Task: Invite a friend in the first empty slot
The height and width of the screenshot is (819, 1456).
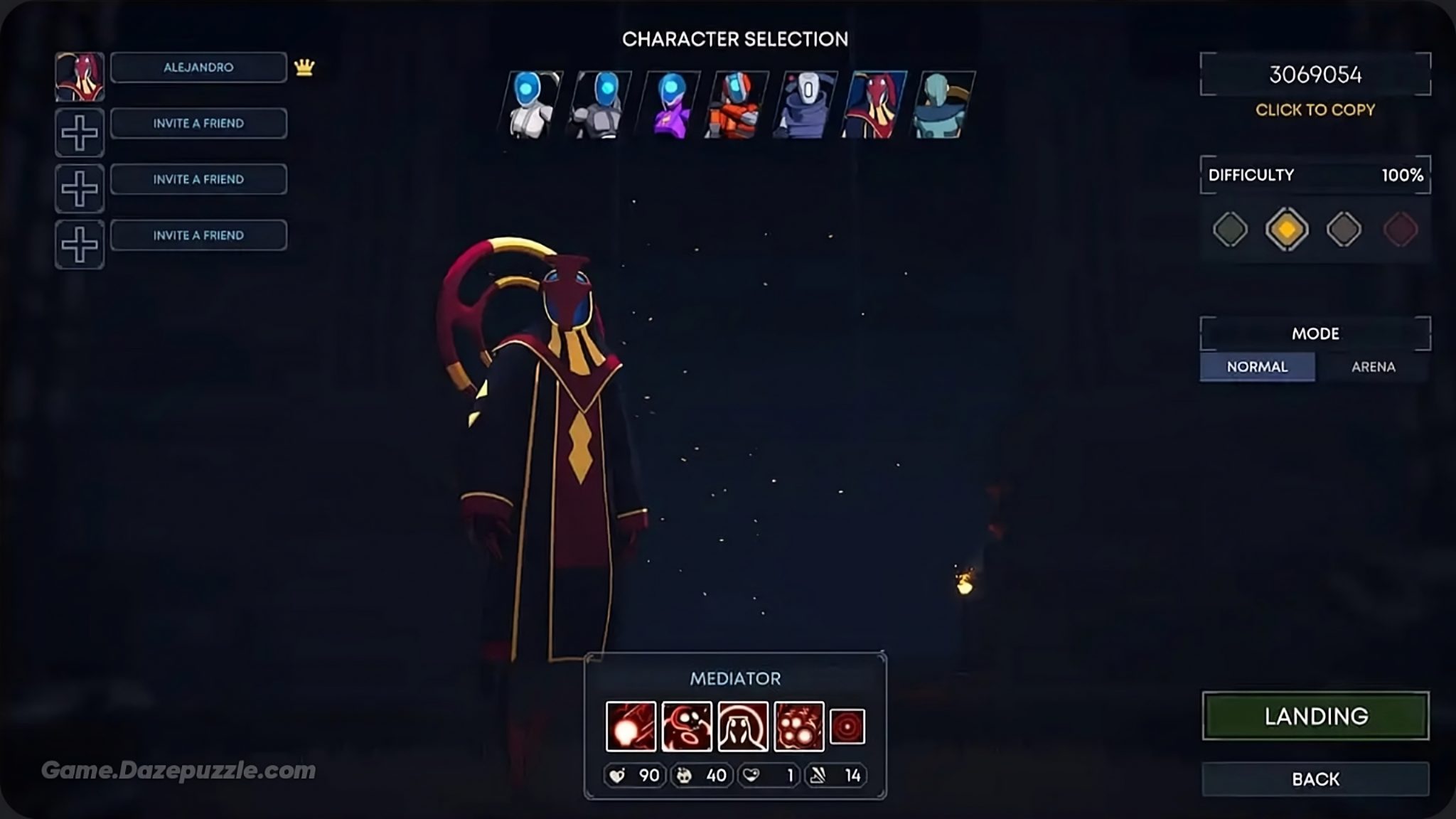Action: click(198, 122)
